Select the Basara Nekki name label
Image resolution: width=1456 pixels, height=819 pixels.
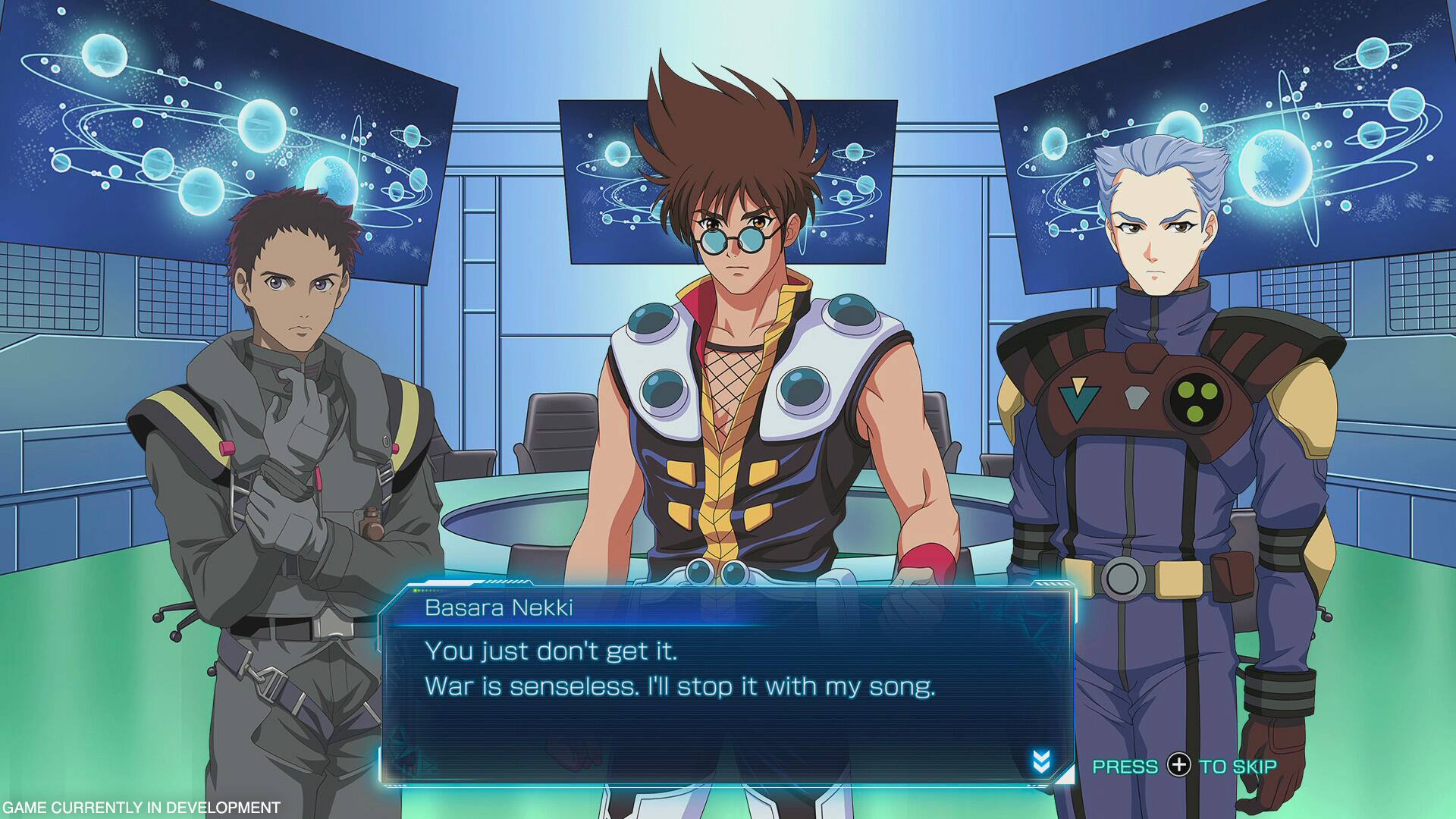(x=500, y=610)
